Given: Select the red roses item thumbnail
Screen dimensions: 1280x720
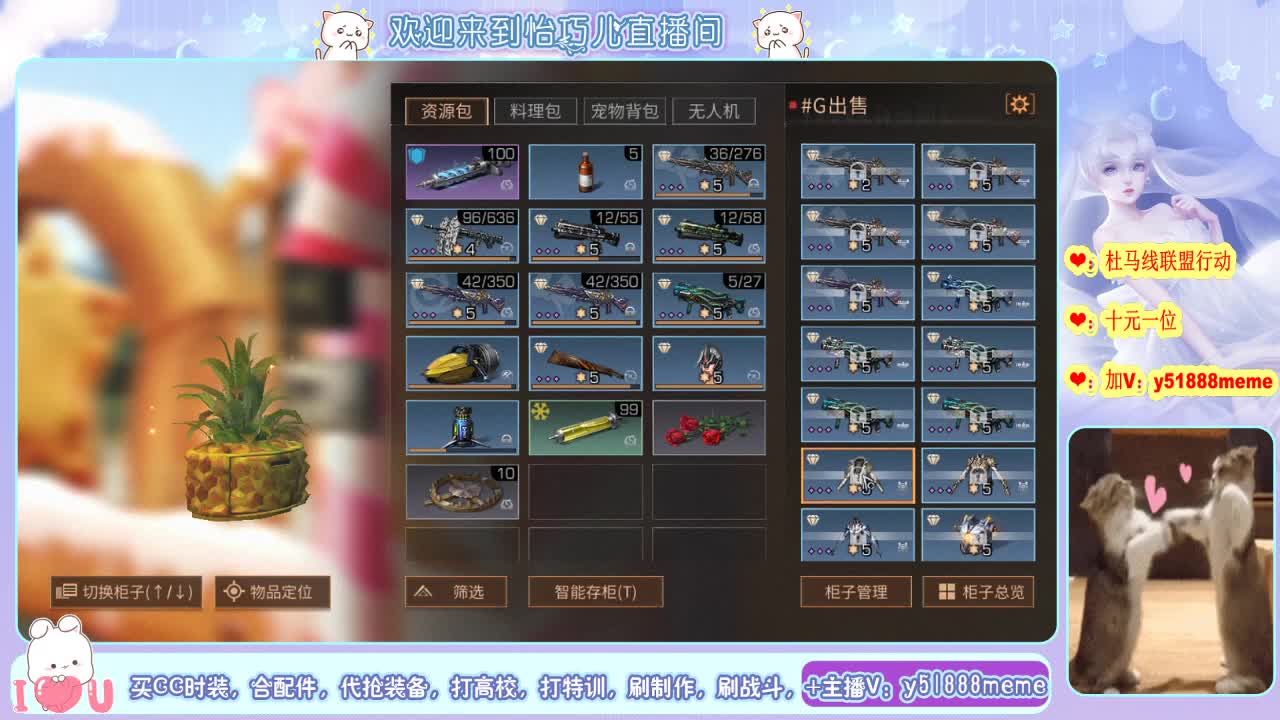Looking at the screenshot, I should [709, 427].
